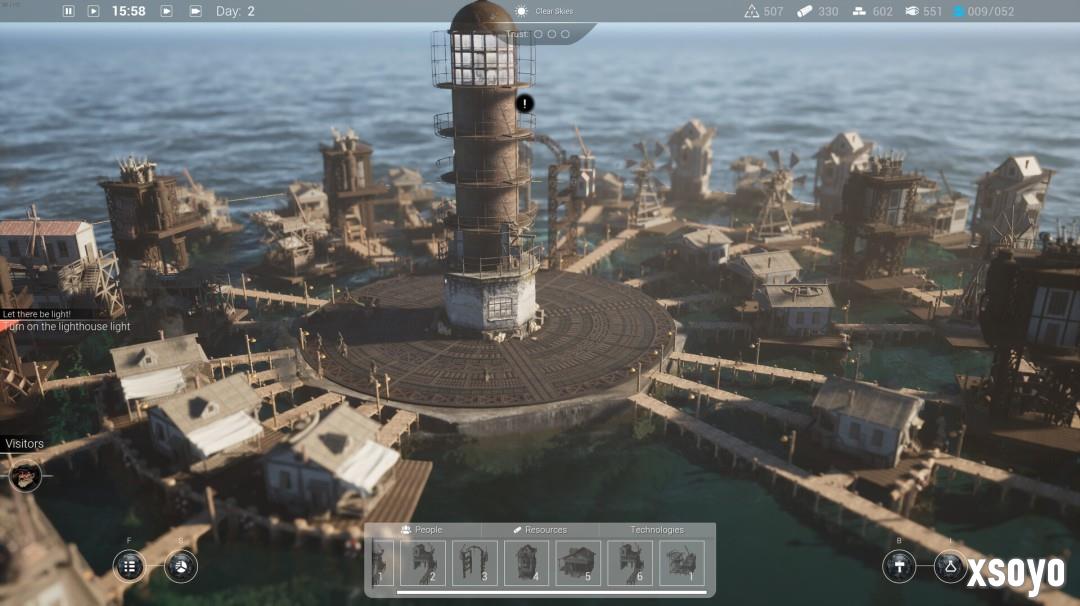Select the tower building in slot 4

pyautogui.click(x=527, y=563)
